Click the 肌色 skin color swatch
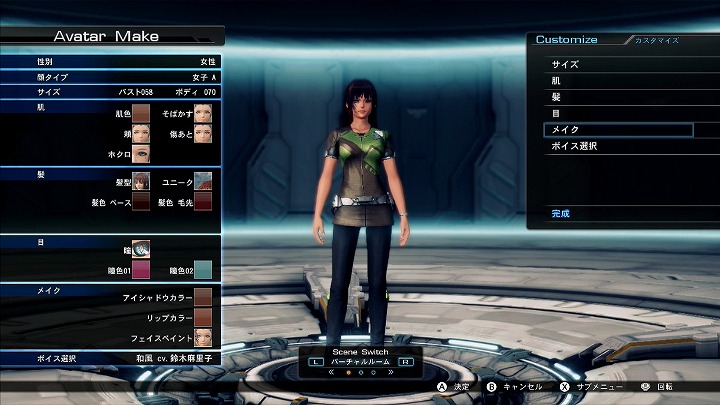Viewport: 720px width, 405px height. [x=141, y=114]
